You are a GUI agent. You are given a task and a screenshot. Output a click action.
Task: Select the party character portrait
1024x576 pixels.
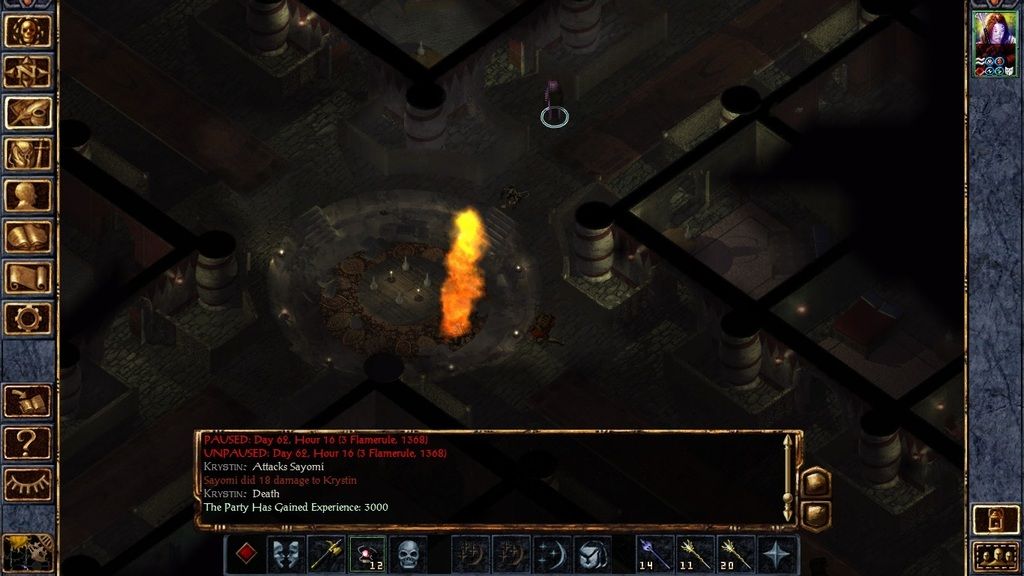point(994,39)
